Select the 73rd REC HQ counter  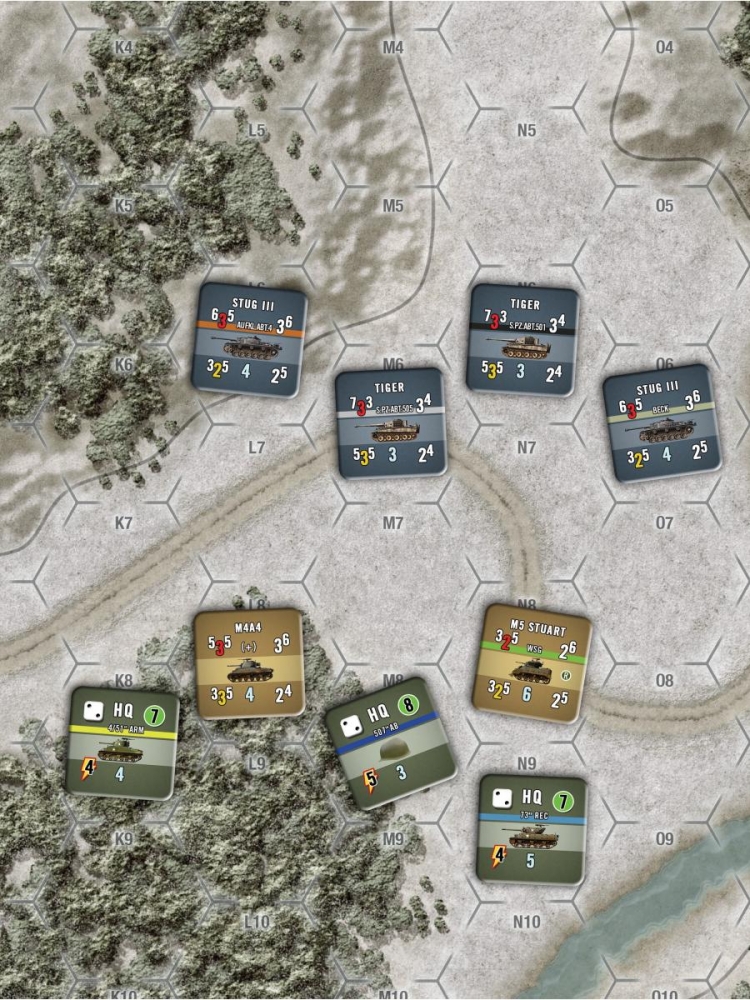click(531, 828)
